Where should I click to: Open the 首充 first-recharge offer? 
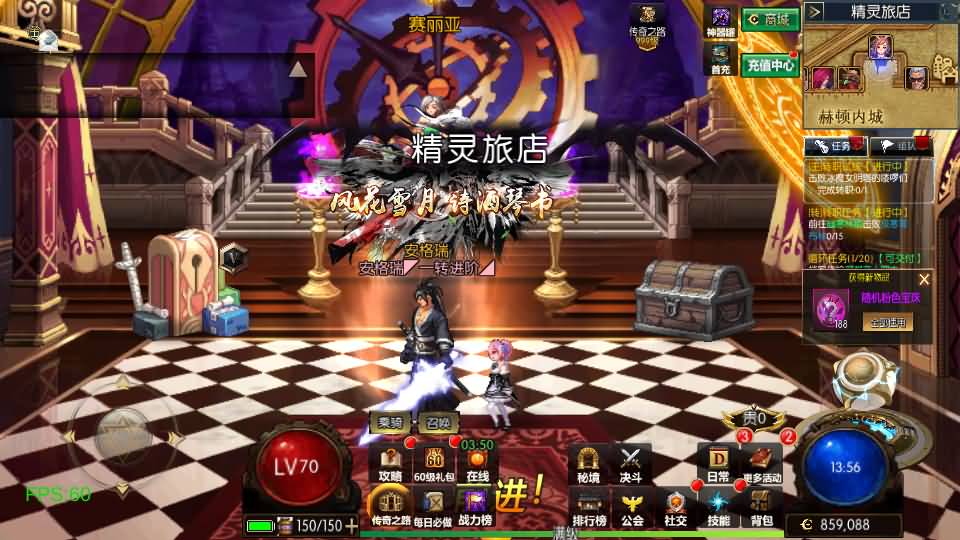click(720, 62)
